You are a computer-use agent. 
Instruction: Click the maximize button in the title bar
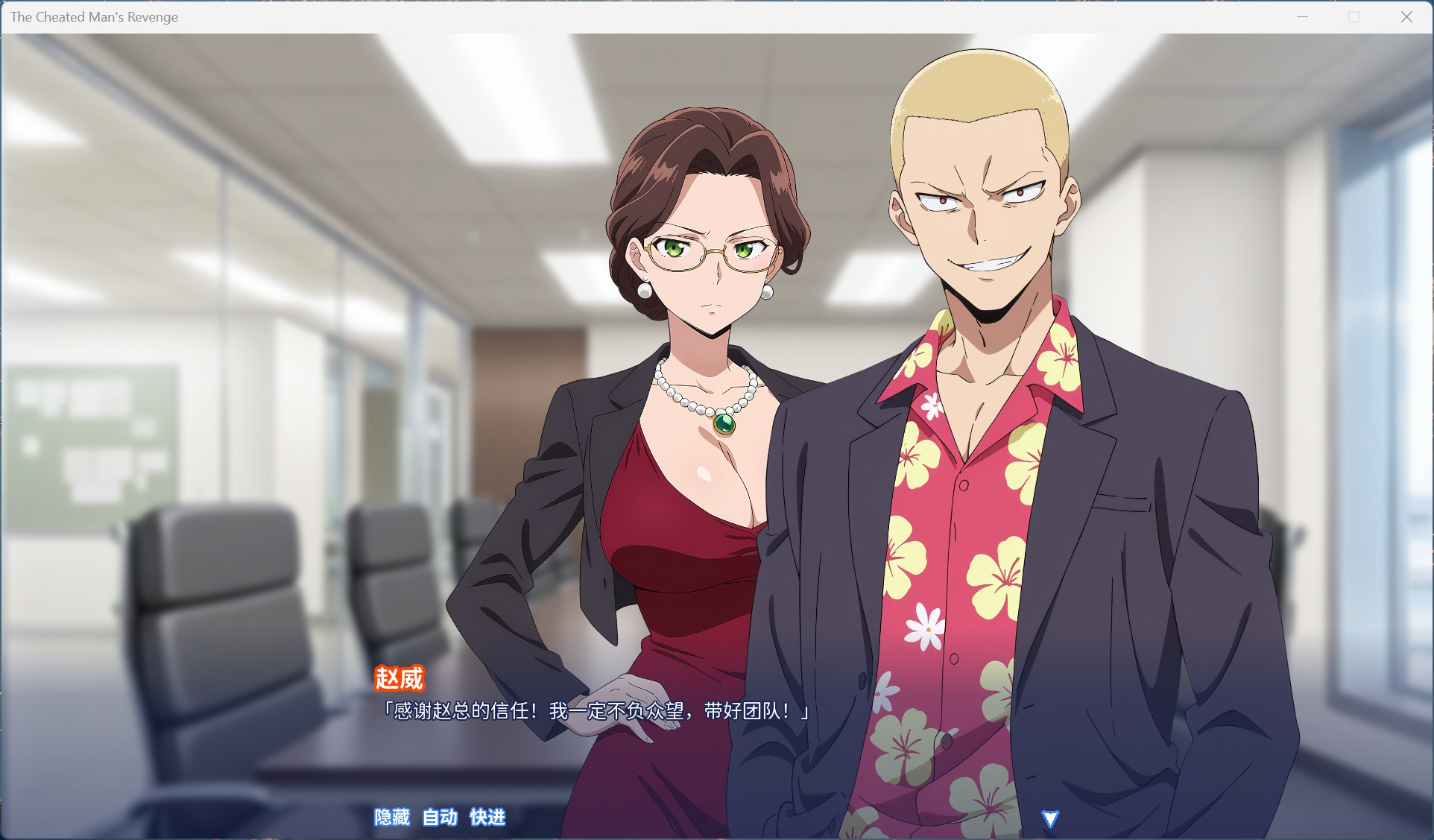[1352, 16]
